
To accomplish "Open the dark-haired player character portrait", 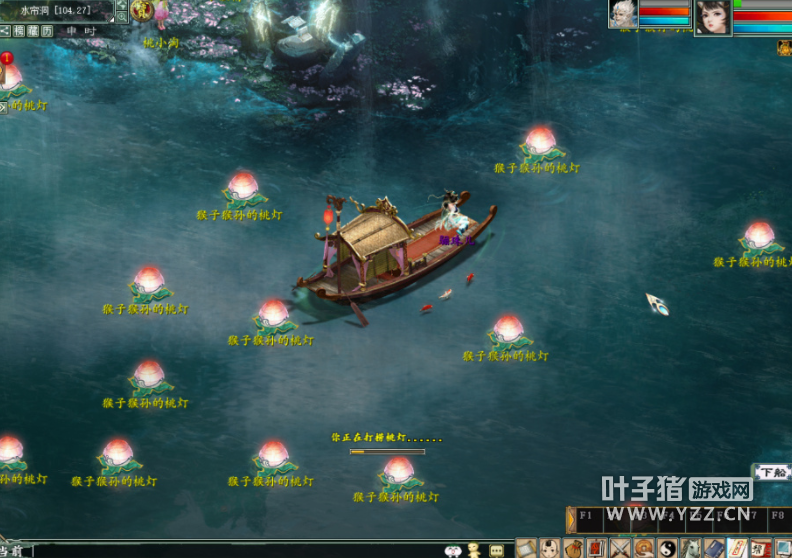I will tap(712, 17).
